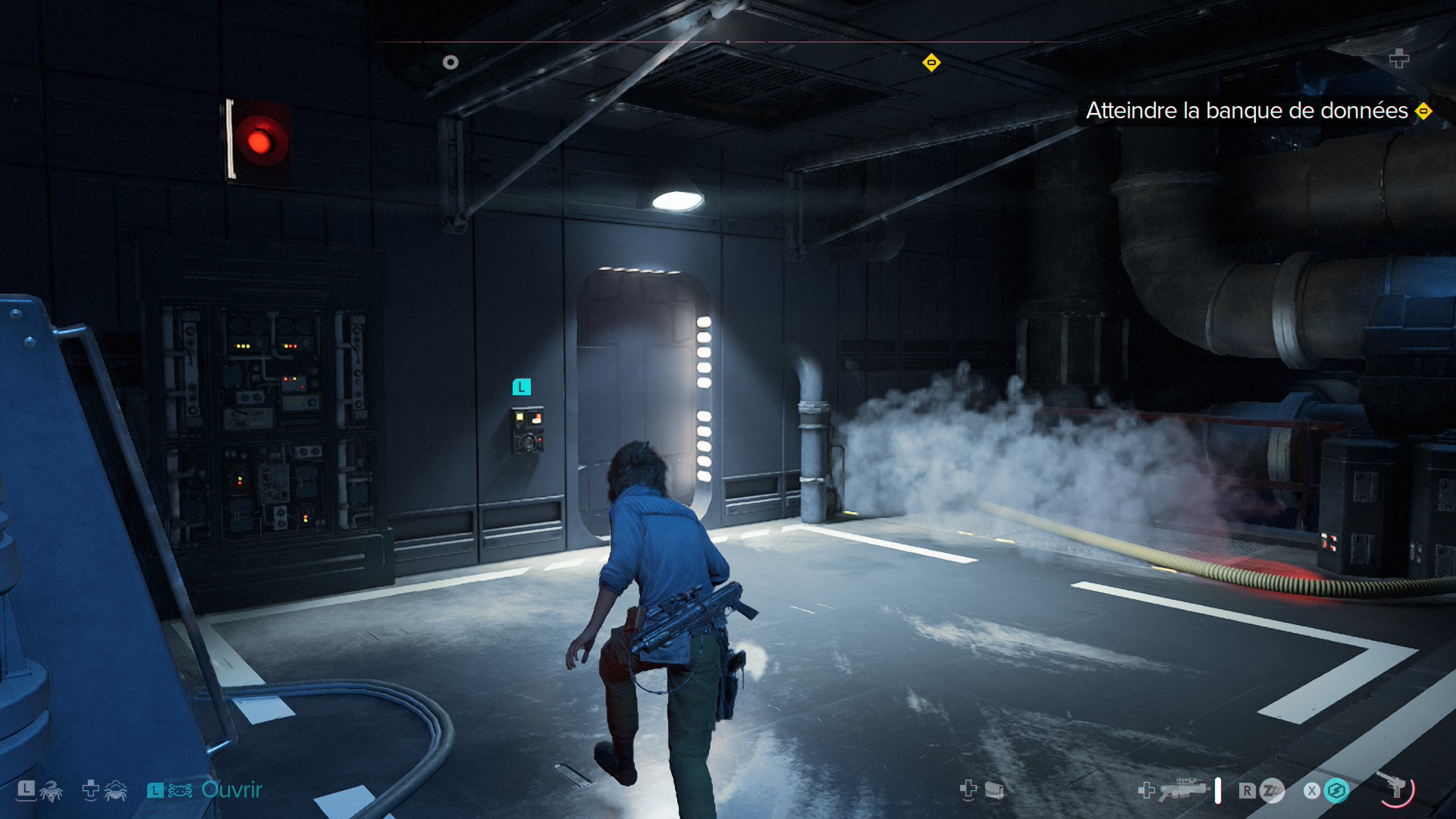1456x819 pixels.
Task: Switch to the Zzz stun module icon
Action: (1272, 791)
